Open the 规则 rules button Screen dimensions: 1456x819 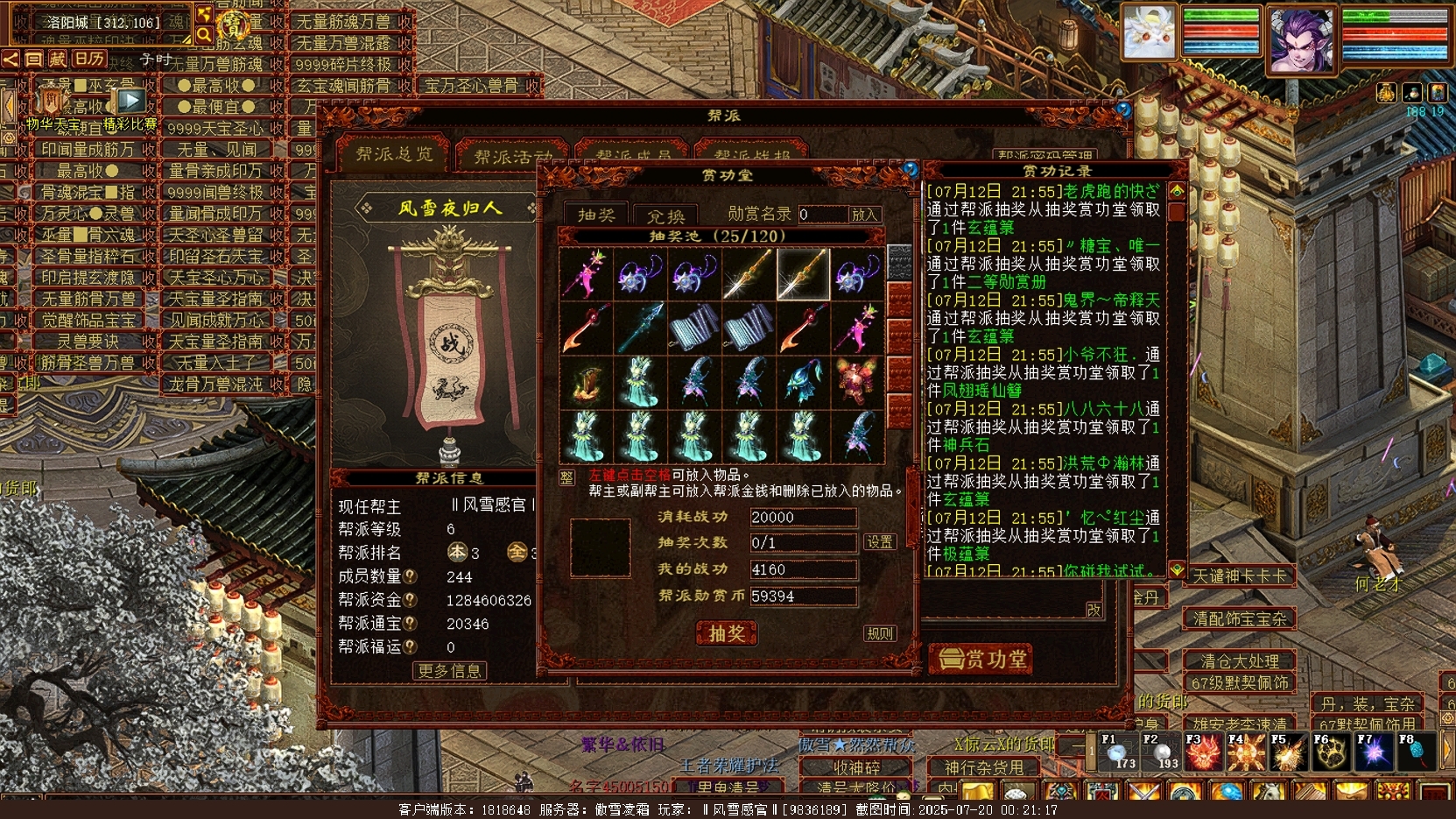click(879, 633)
